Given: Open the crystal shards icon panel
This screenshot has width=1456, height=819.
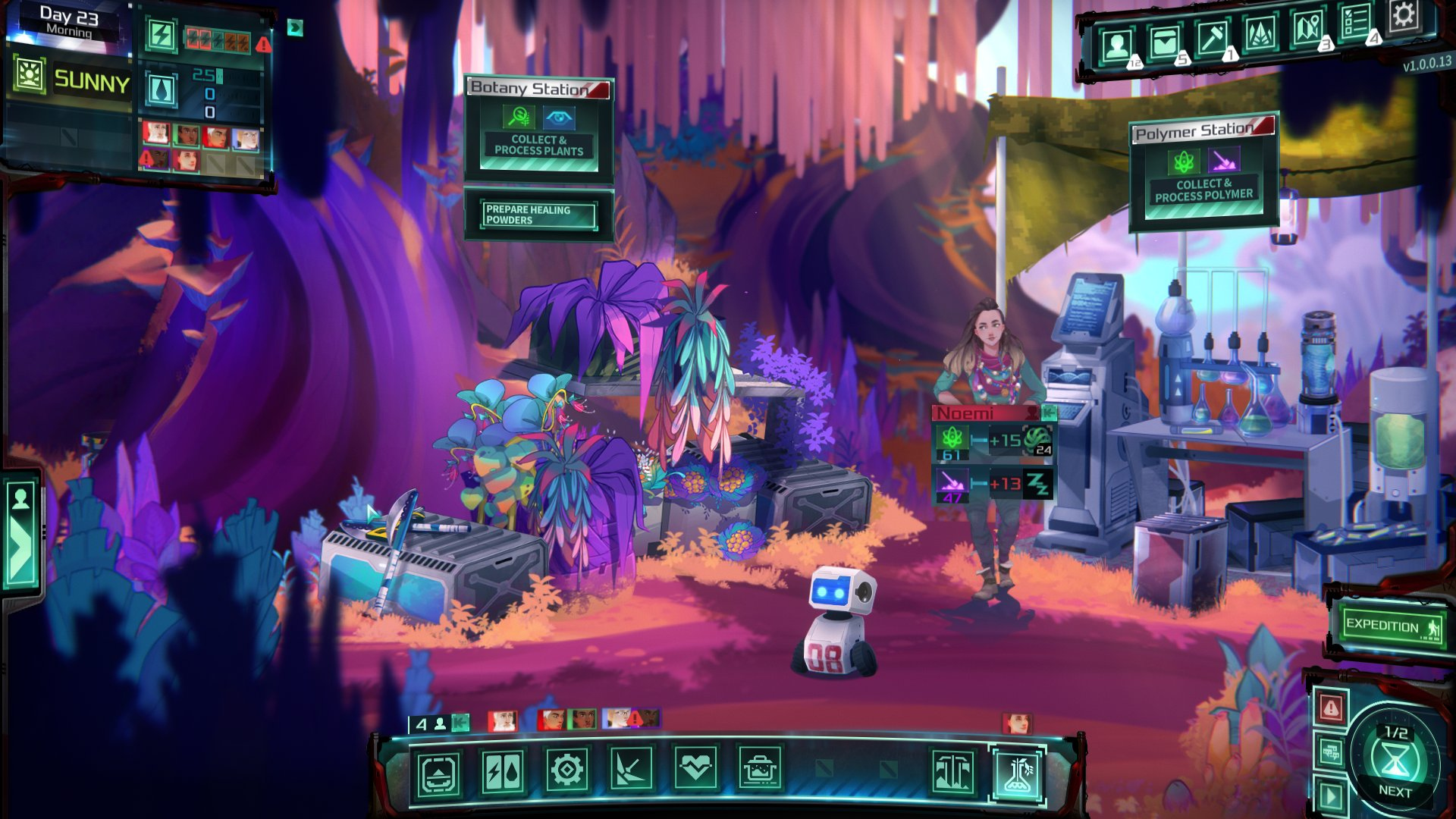Looking at the screenshot, I should click(x=1260, y=34).
